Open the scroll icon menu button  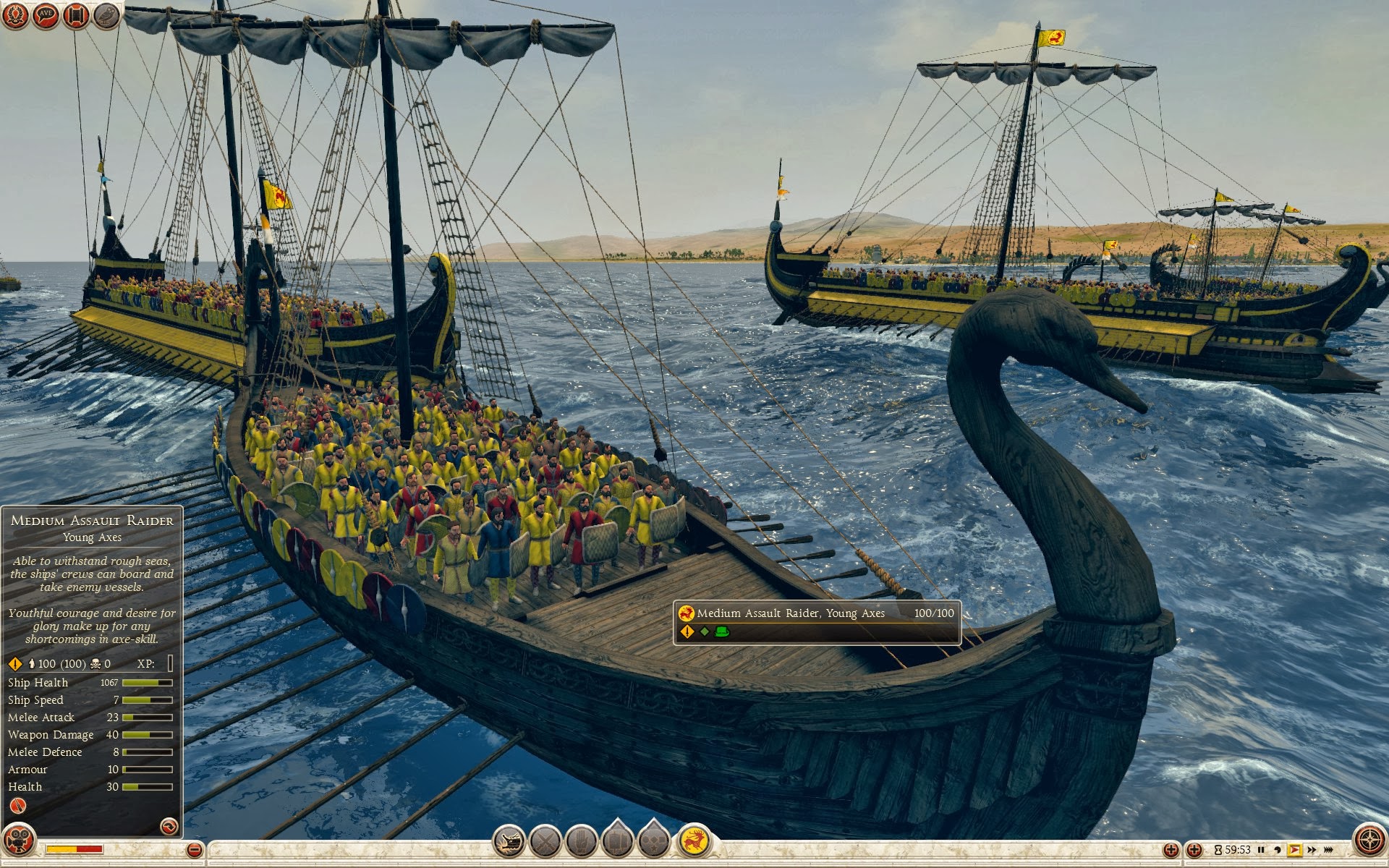(76, 14)
